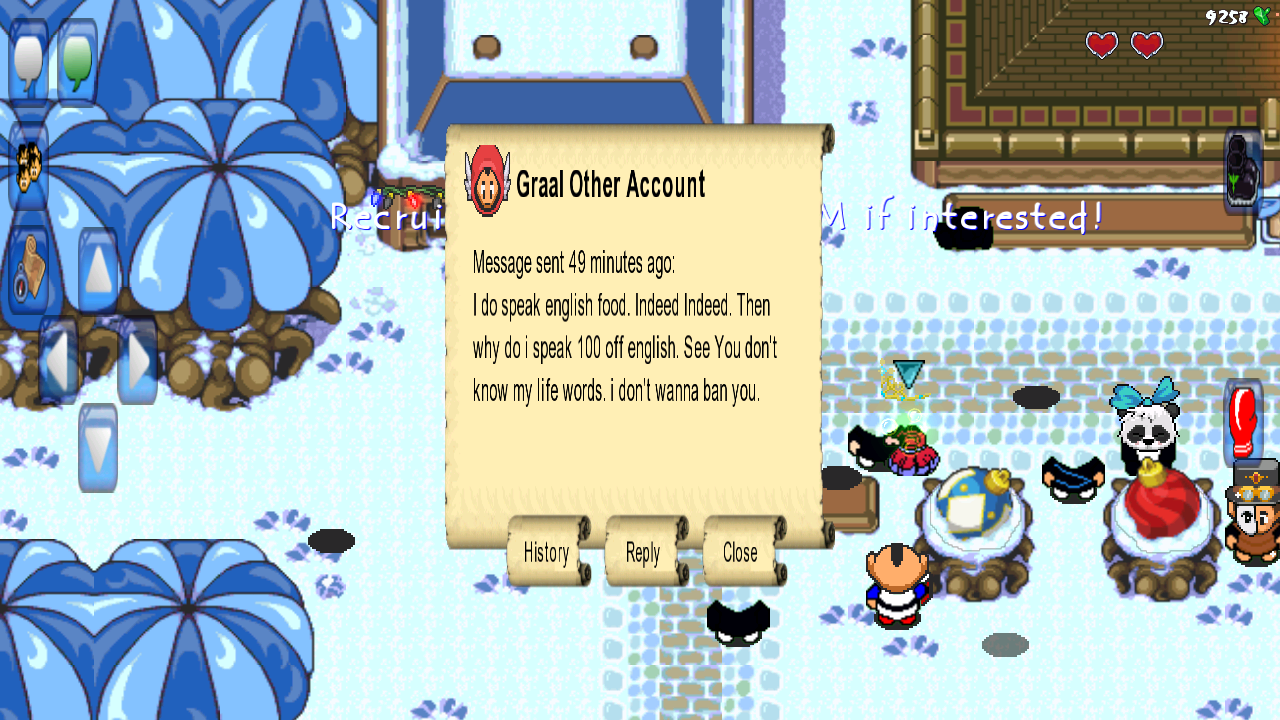
Task: Open the player list faces icon
Action: 28,166
